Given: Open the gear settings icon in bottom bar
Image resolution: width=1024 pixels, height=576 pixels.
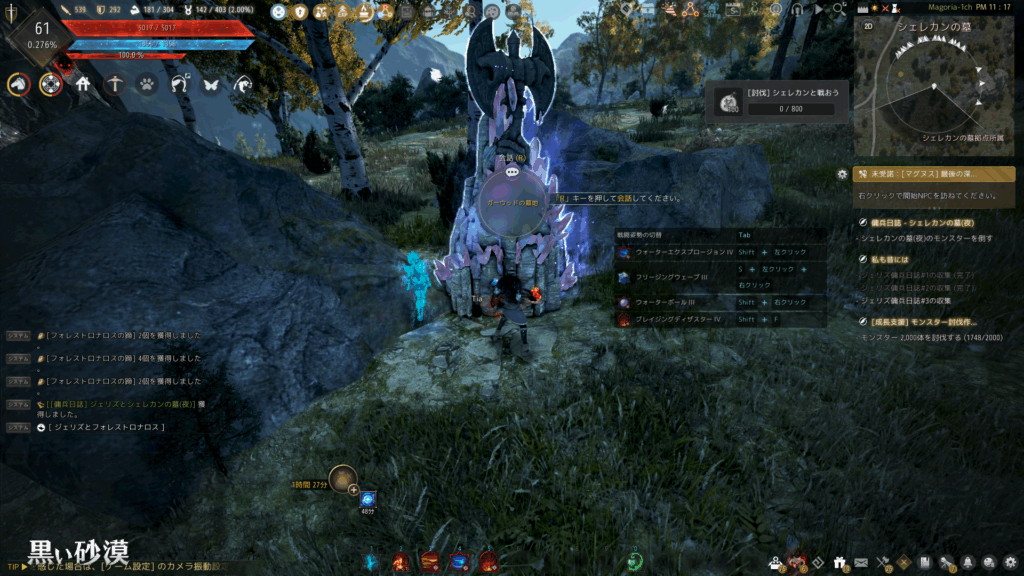Looking at the screenshot, I should pyautogui.click(x=1011, y=562).
